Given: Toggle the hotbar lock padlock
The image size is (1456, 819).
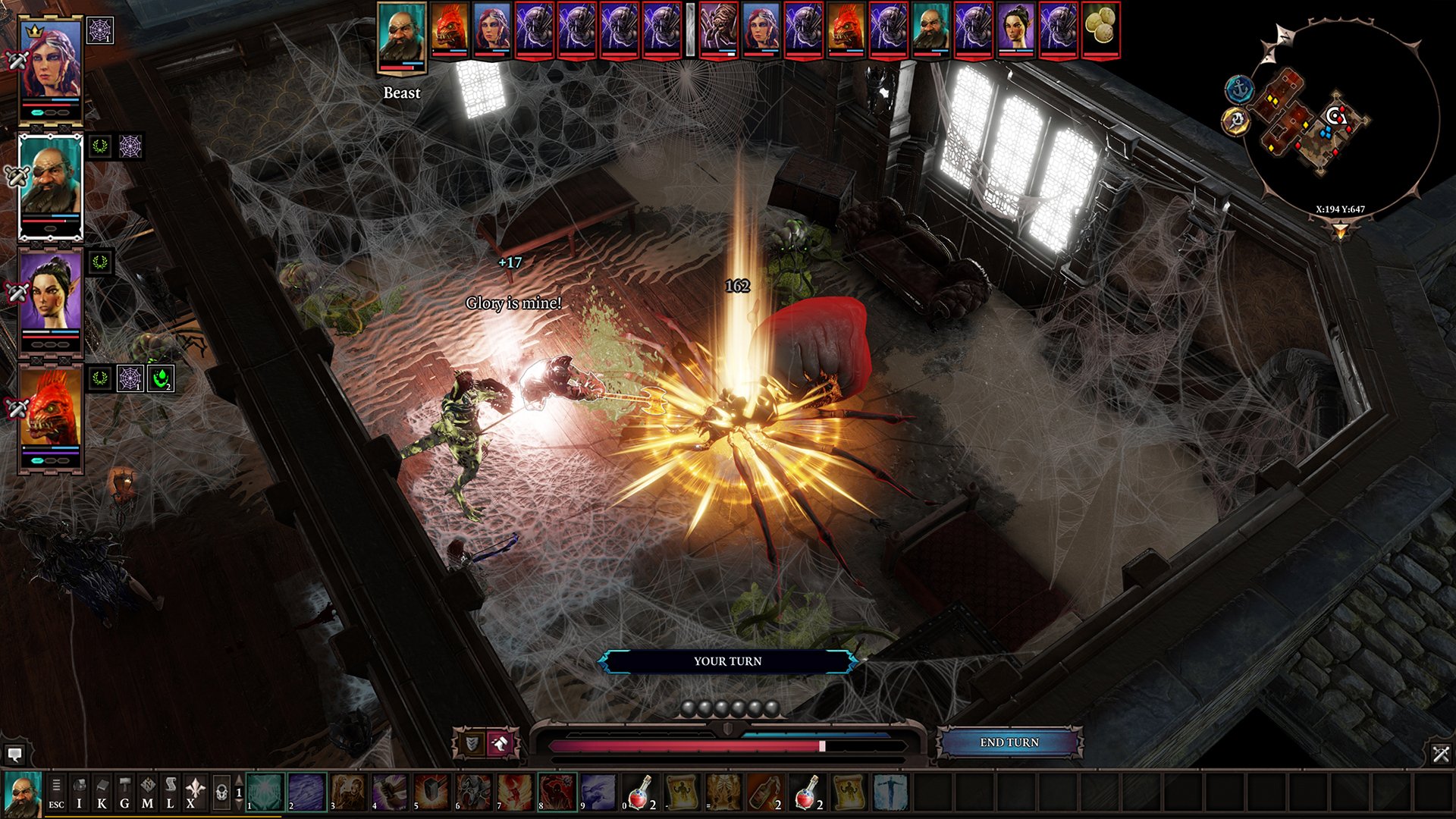Looking at the screenshot, I should [221, 792].
